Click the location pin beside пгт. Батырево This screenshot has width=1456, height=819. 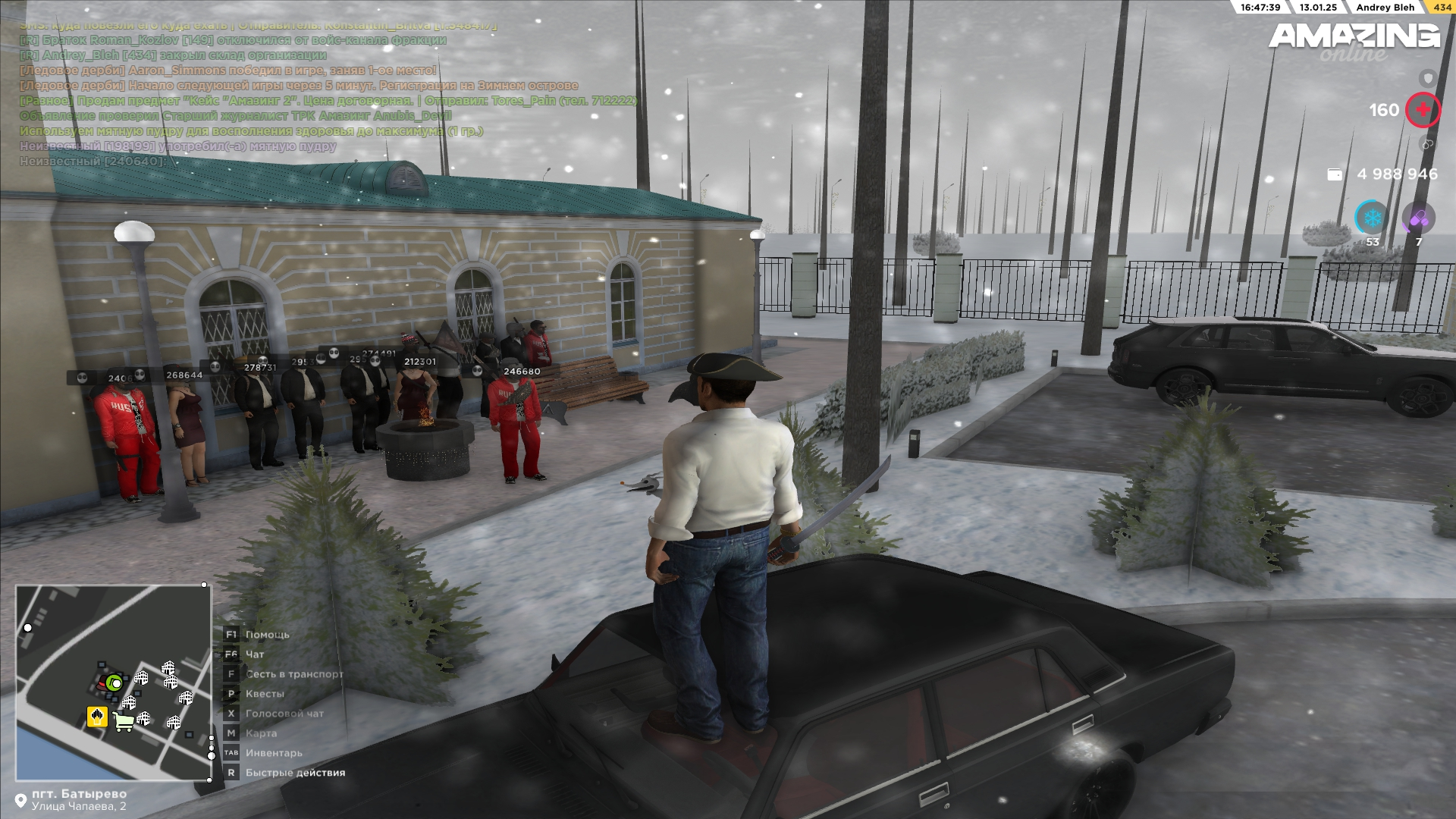point(20,800)
